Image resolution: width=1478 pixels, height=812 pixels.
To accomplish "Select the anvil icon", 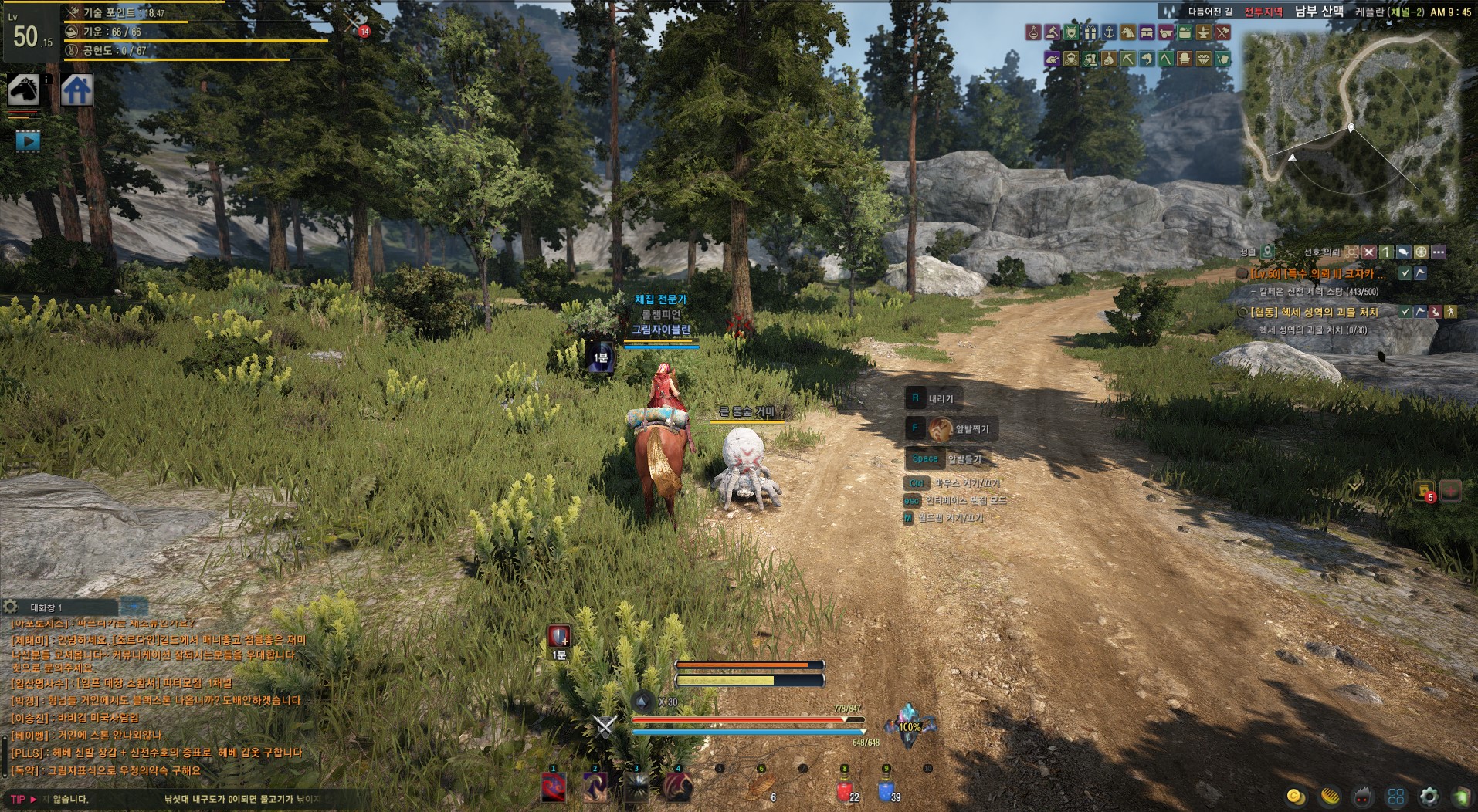I will tap(1203, 32).
